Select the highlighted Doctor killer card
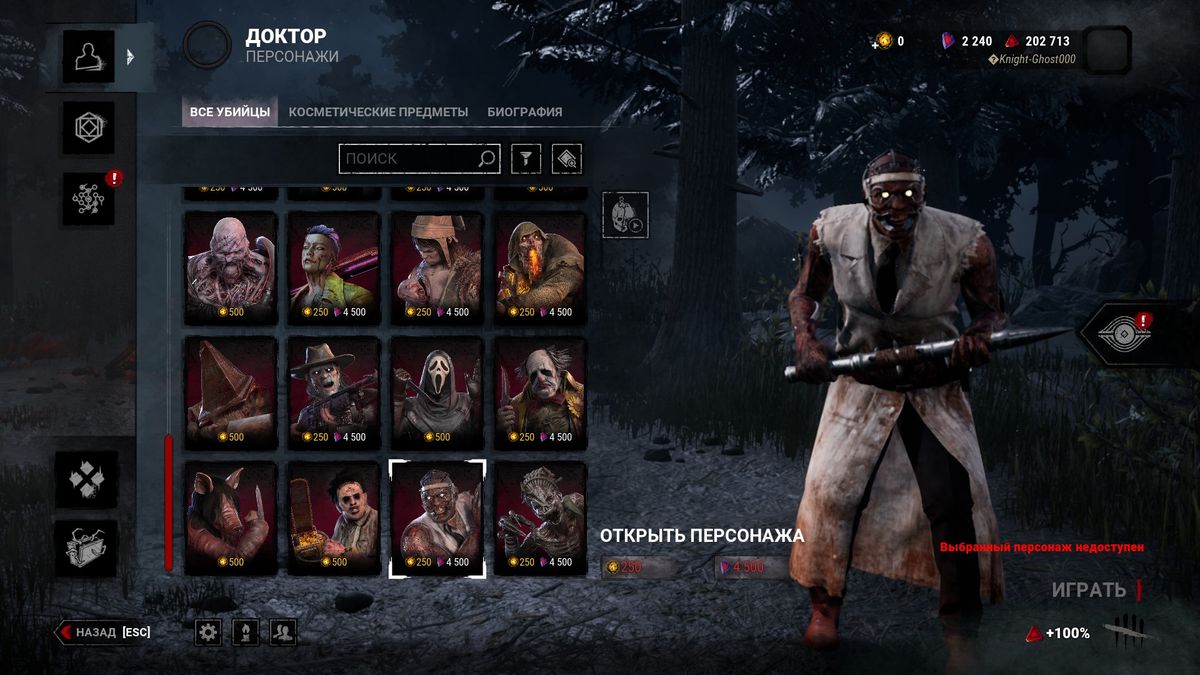Viewport: 1200px width, 675px height. tap(436, 517)
